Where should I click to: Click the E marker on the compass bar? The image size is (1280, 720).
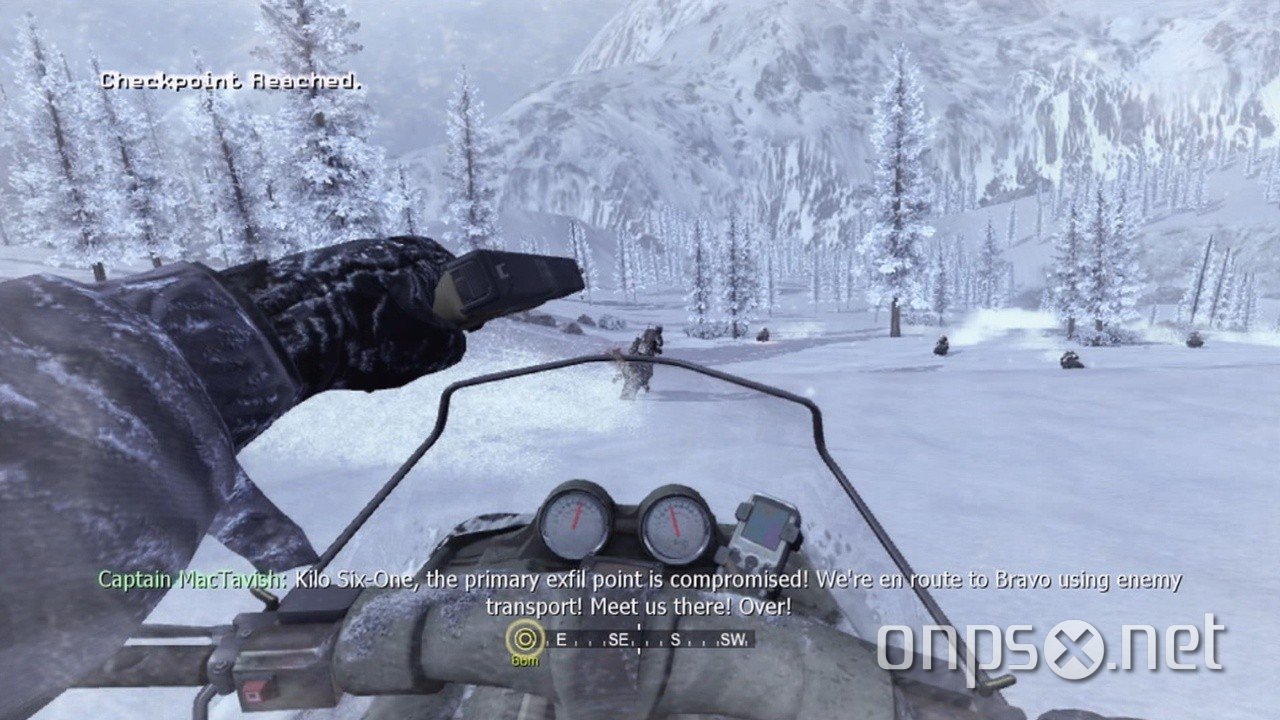point(562,639)
